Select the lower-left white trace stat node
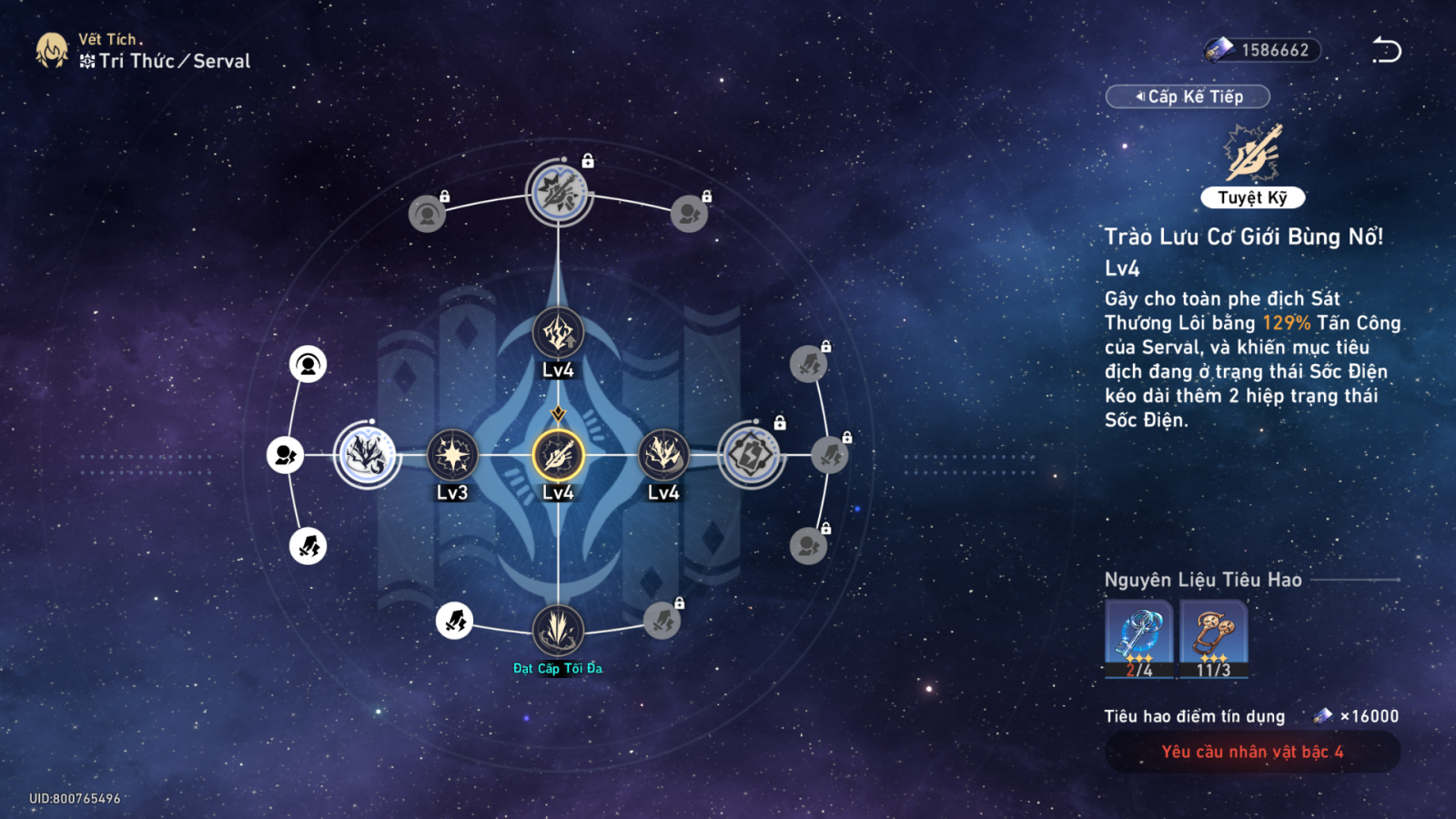This screenshot has width=1456, height=819. [308, 546]
